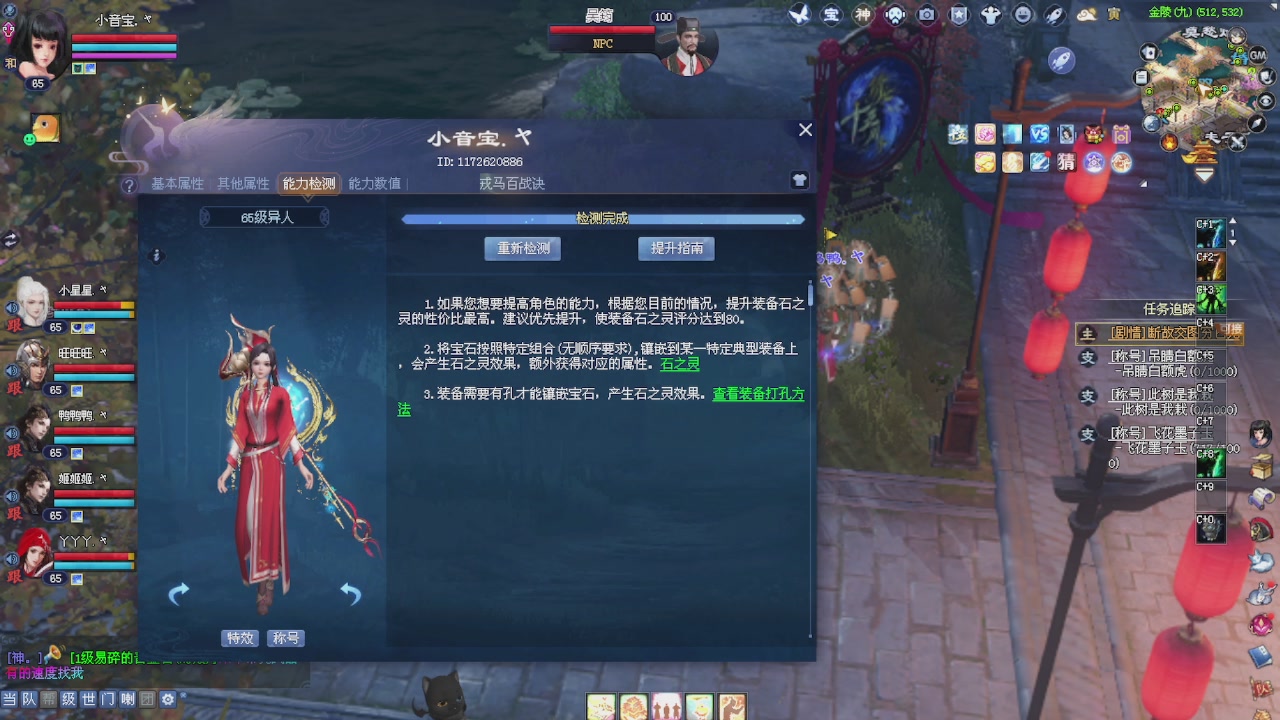This screenshot has height=720, width=1280.
Task: Open the 65级异人 selector above character model
Action: 262,216
